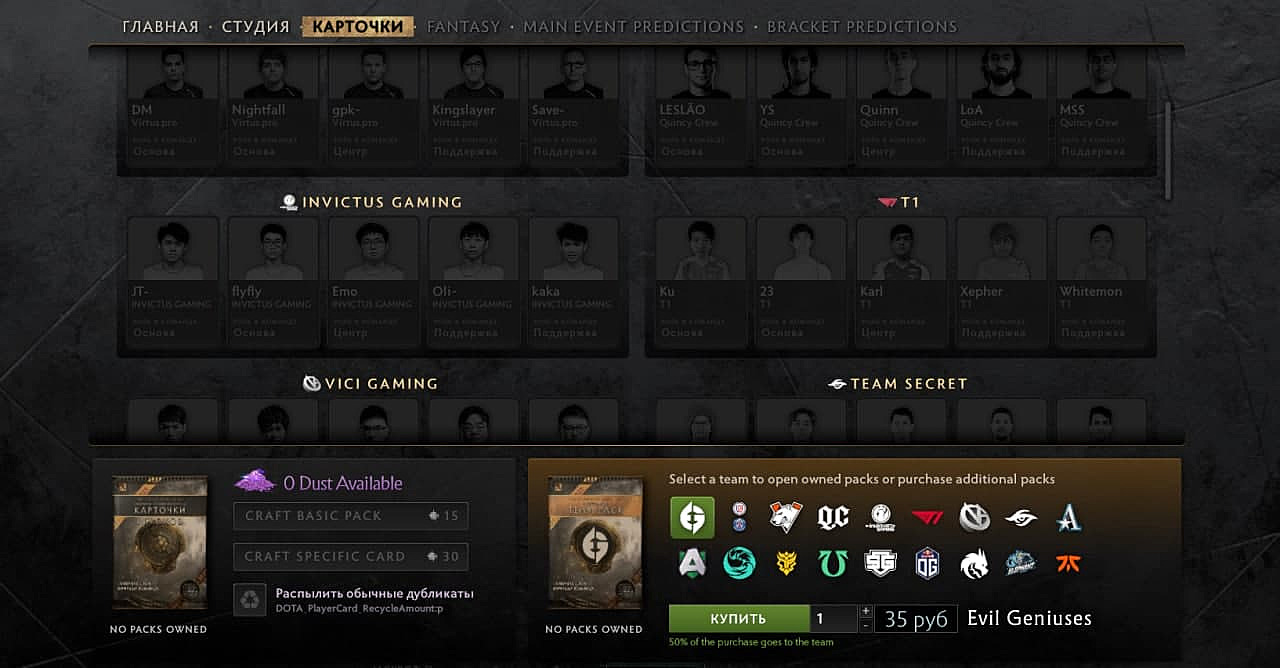Choose the Alliance team logo
This screenshot has width=1280, height=668.
(x=692, y=564)
